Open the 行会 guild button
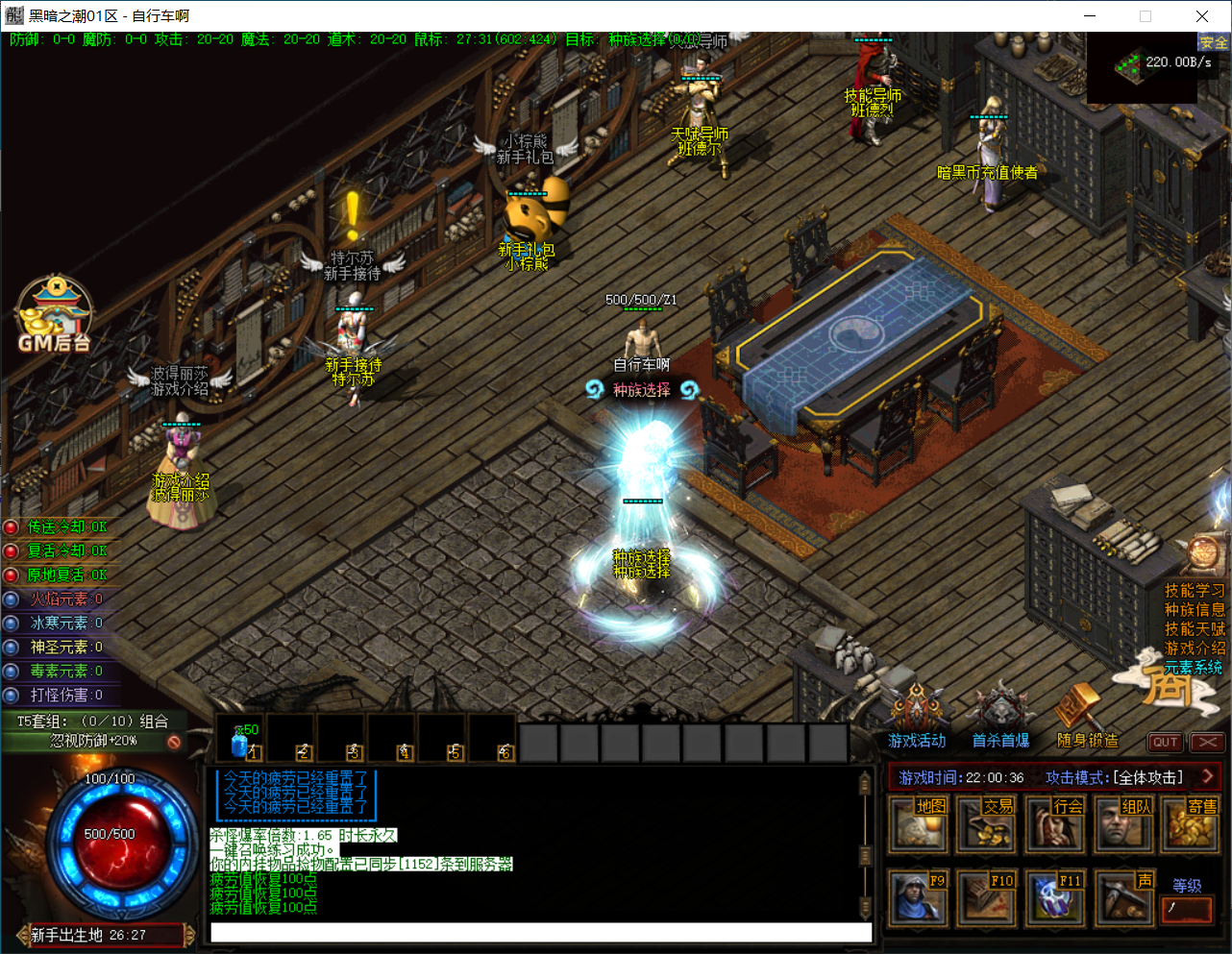Screen dimensions: 1232x954 [x=1054, y=823]
